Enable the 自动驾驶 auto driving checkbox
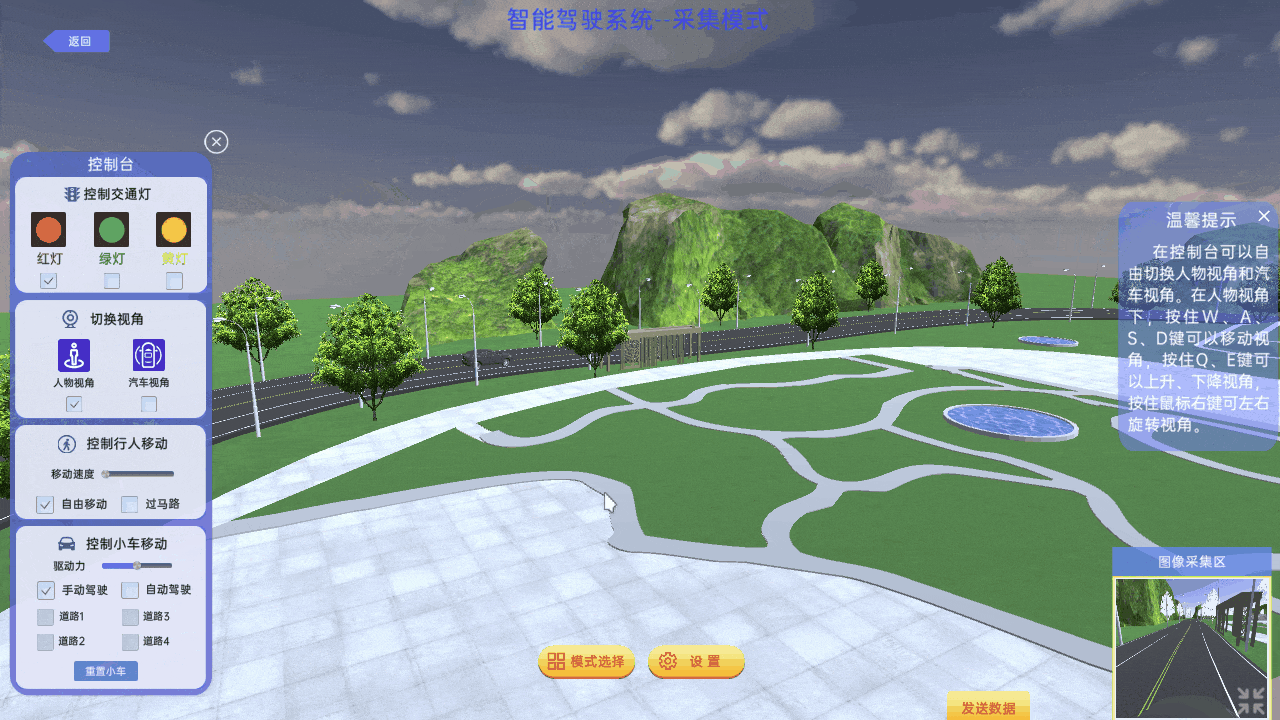Image resolution: width=1280 pixels, height=720 pixels. (x=130, y=590)
